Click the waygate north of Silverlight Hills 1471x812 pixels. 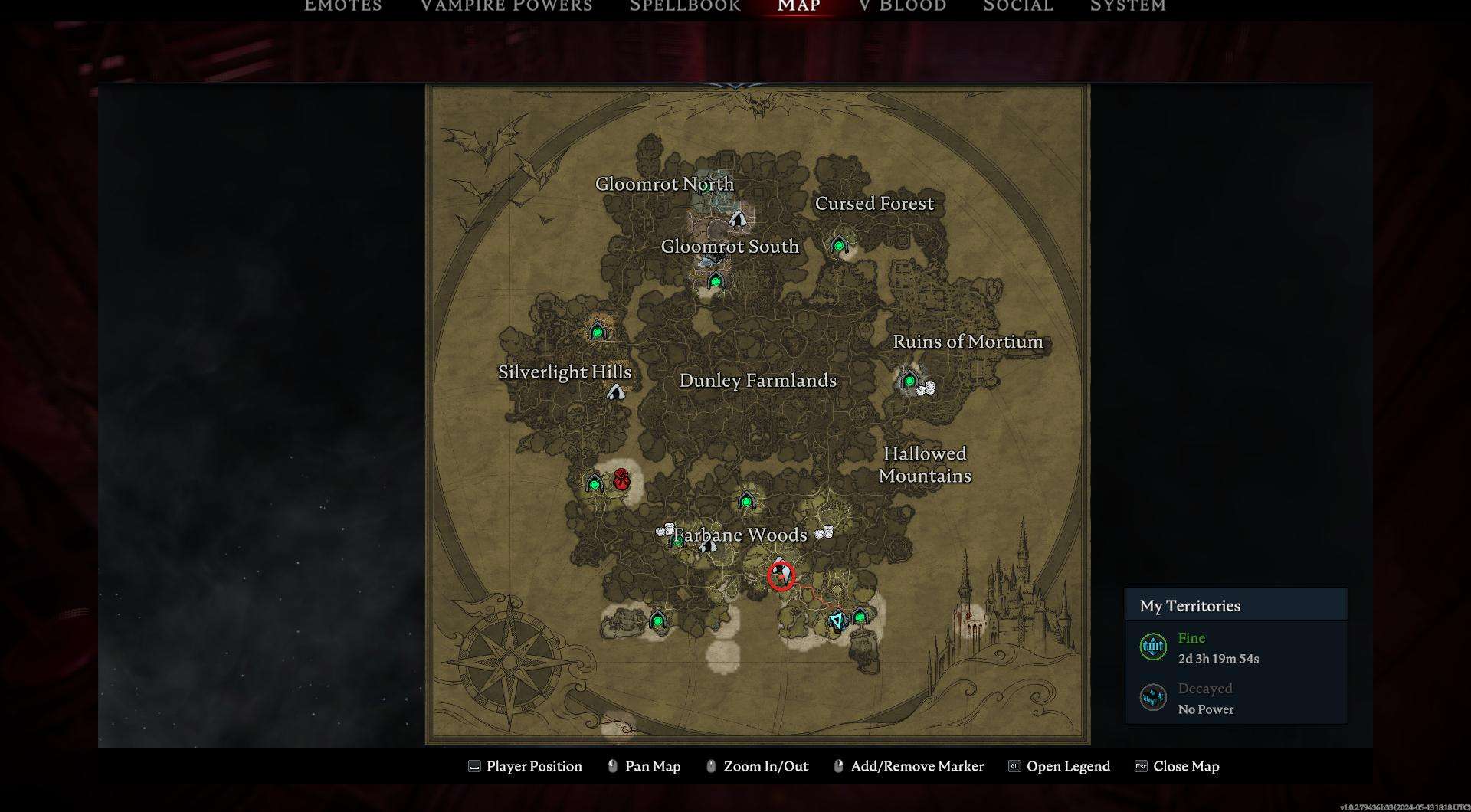pyautogui.click(x=598, y=332)
